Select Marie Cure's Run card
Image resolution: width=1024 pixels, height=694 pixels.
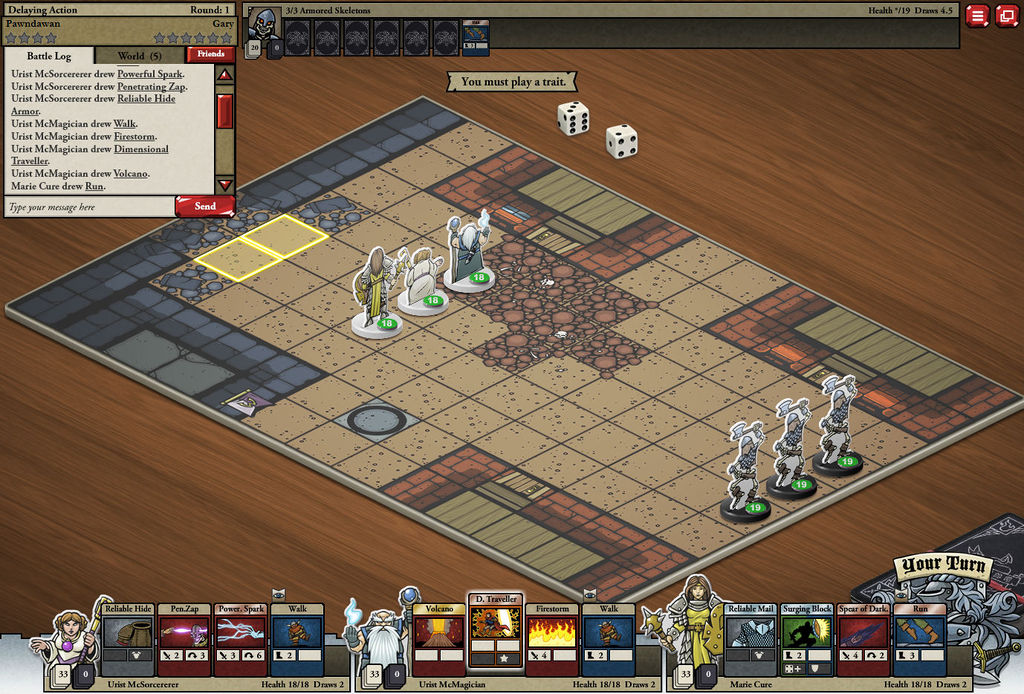pyautogui.click(x=919, y=639)
